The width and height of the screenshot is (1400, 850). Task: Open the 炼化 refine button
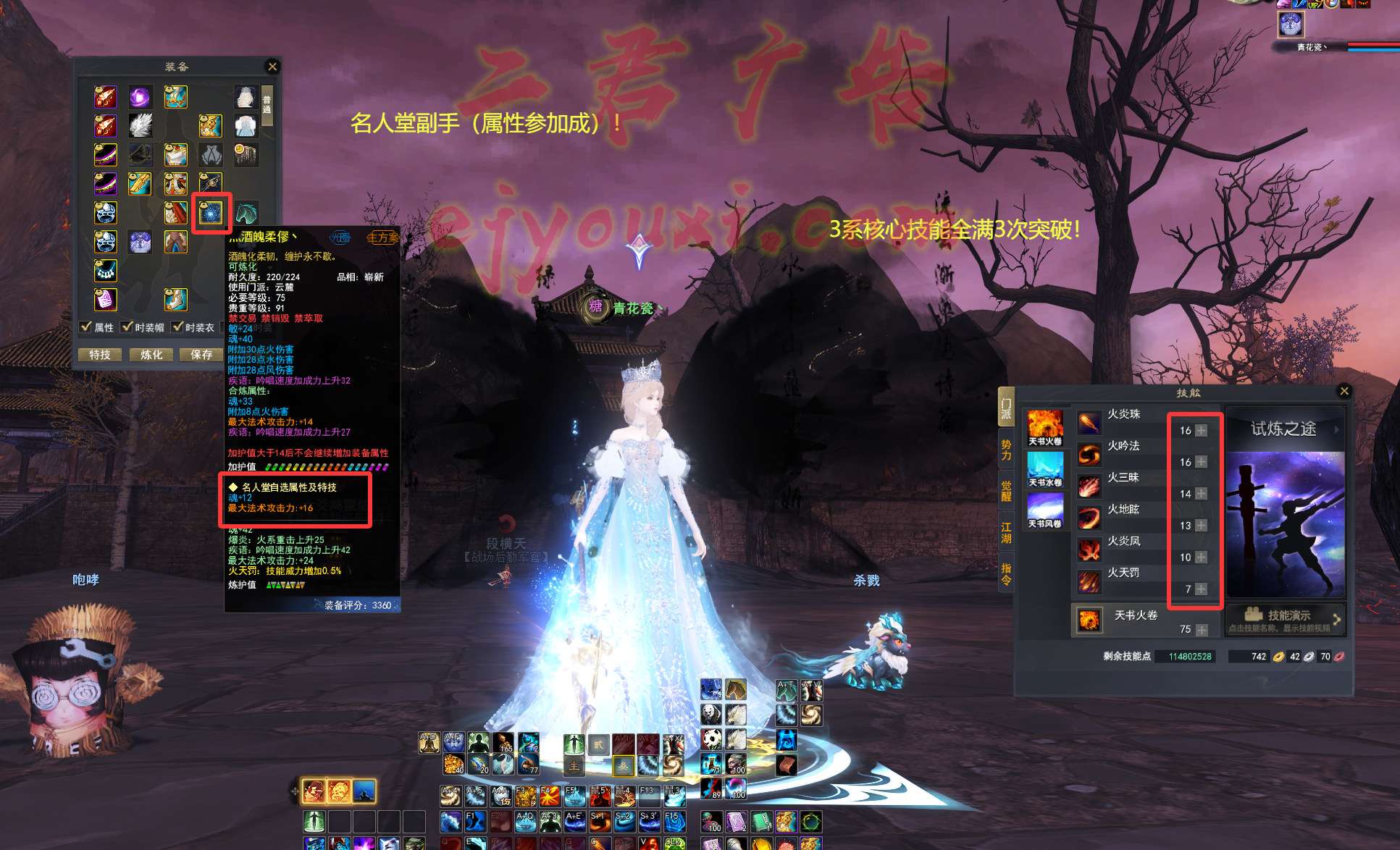coord(151,355)
